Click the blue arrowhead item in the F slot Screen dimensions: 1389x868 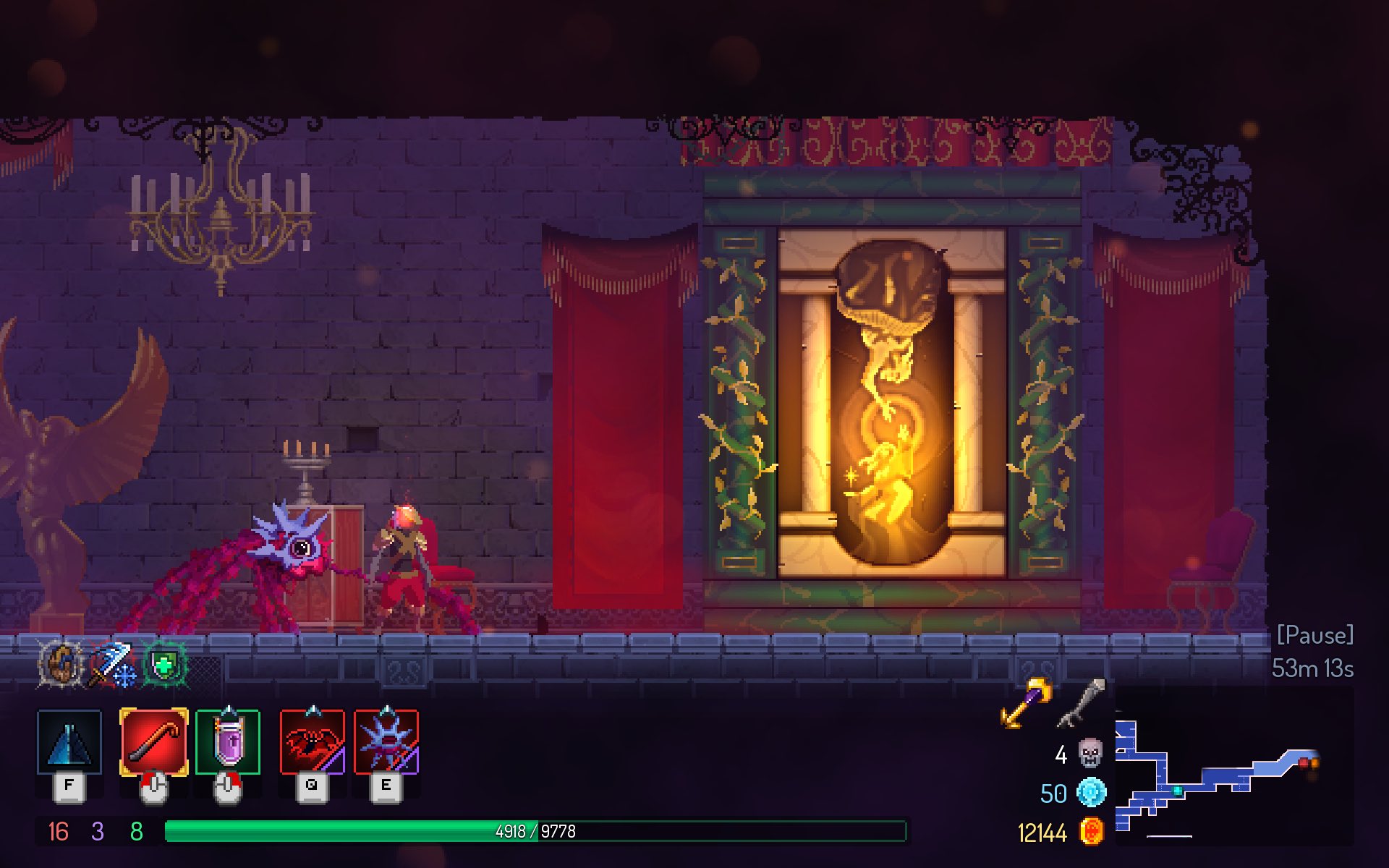(x=70, y=739)
